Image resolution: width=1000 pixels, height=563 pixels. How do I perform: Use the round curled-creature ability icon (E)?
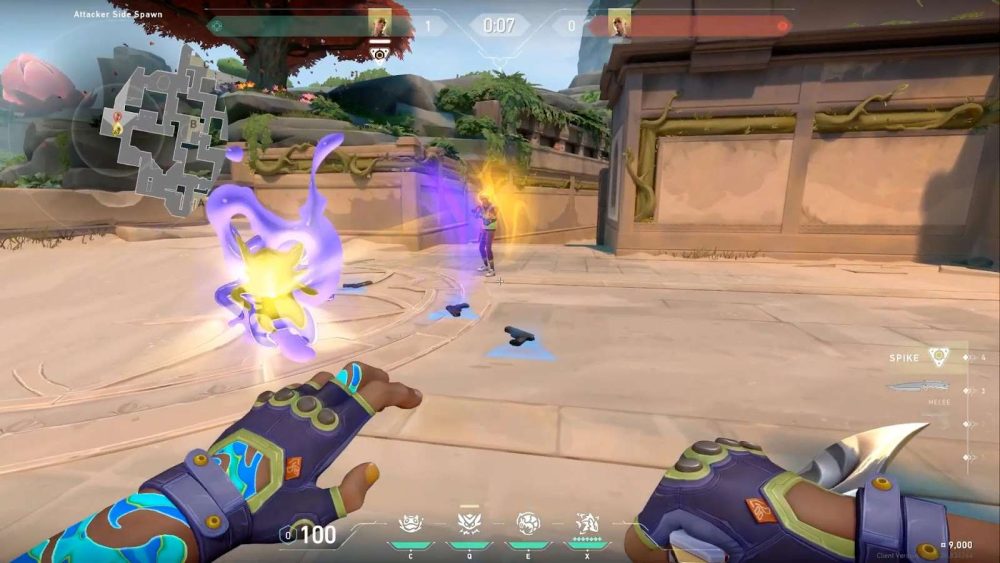click(x=527, y=523)
